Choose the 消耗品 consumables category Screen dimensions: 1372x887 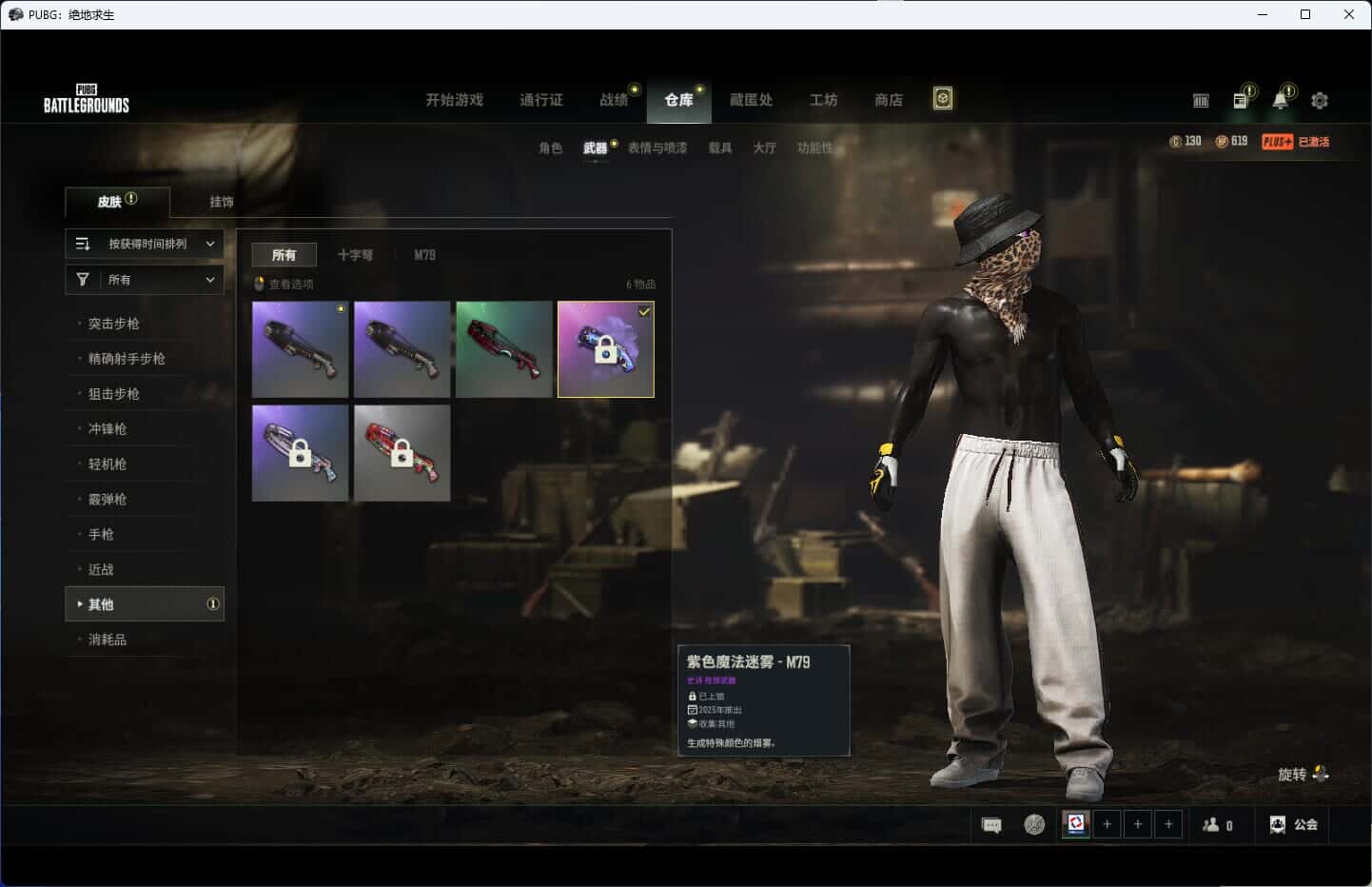[108, 640]
